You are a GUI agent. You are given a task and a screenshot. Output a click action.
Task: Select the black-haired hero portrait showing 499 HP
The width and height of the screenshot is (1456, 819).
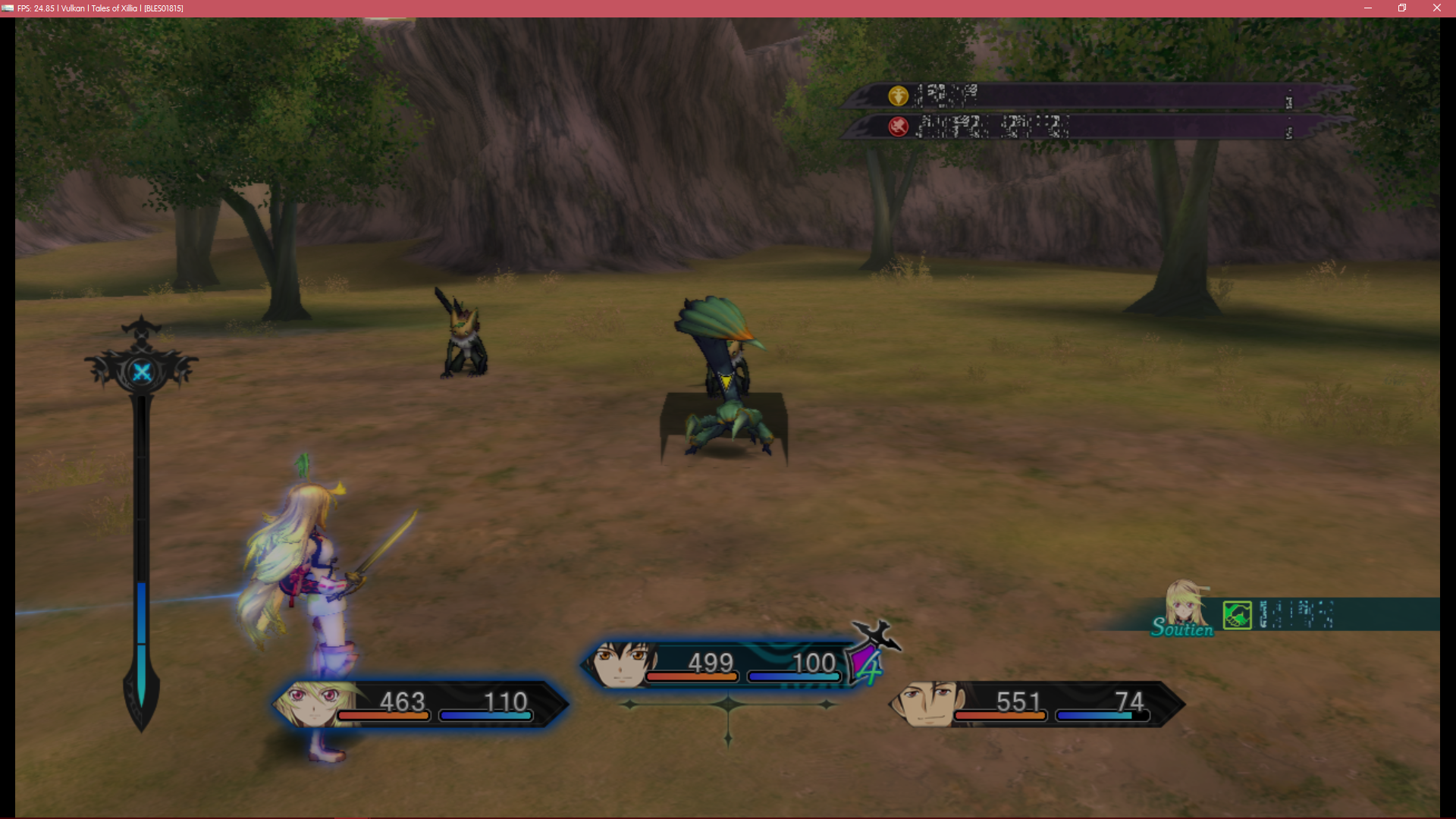(622, 664)
